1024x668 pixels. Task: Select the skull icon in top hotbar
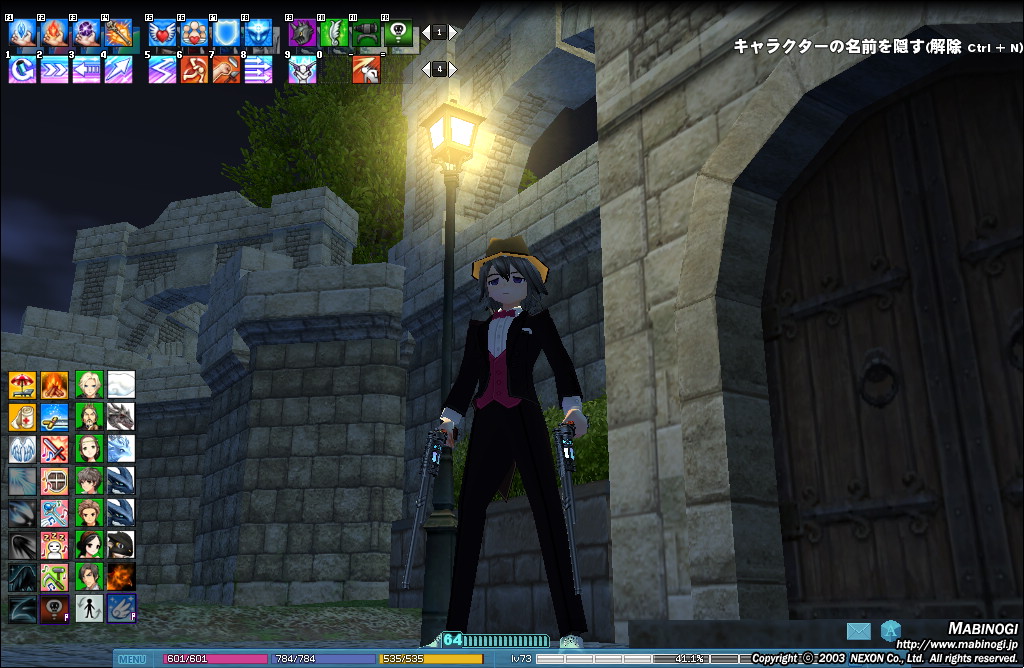tap(398, 34)
